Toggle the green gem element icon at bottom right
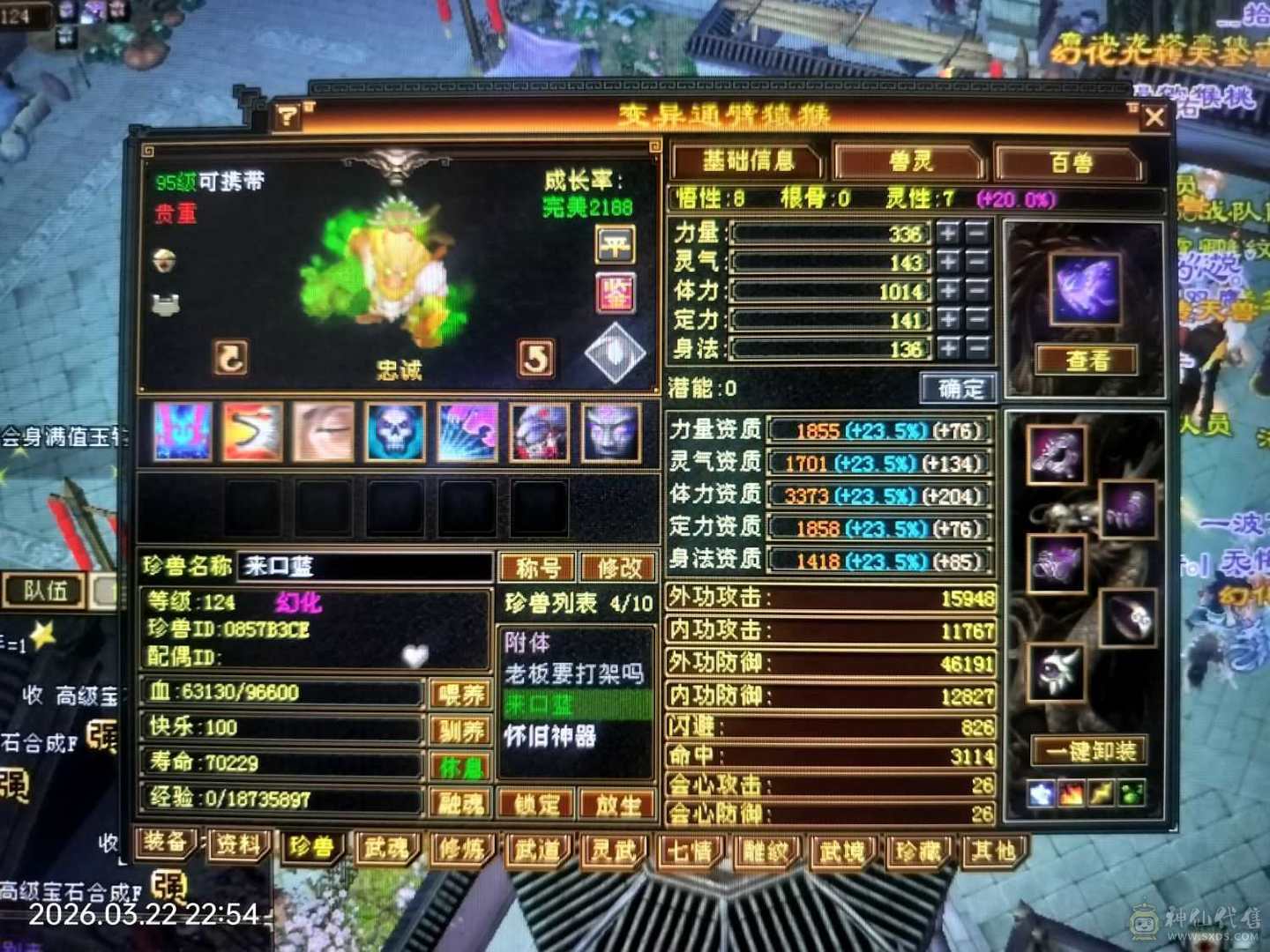Image resolution: width=1270 pixels, height=952 pixels. point(1131,792)
